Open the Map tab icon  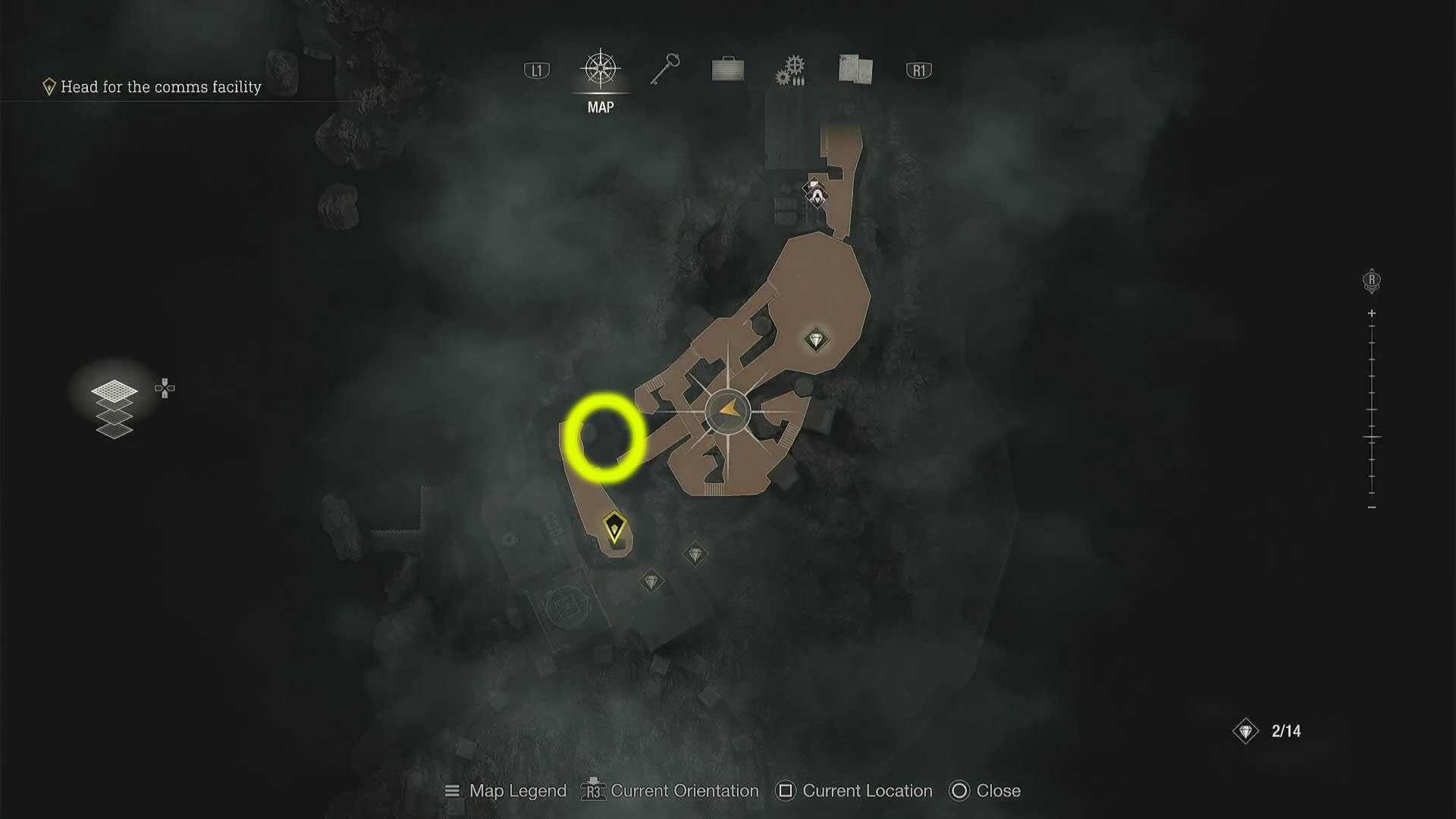point(600,68)
